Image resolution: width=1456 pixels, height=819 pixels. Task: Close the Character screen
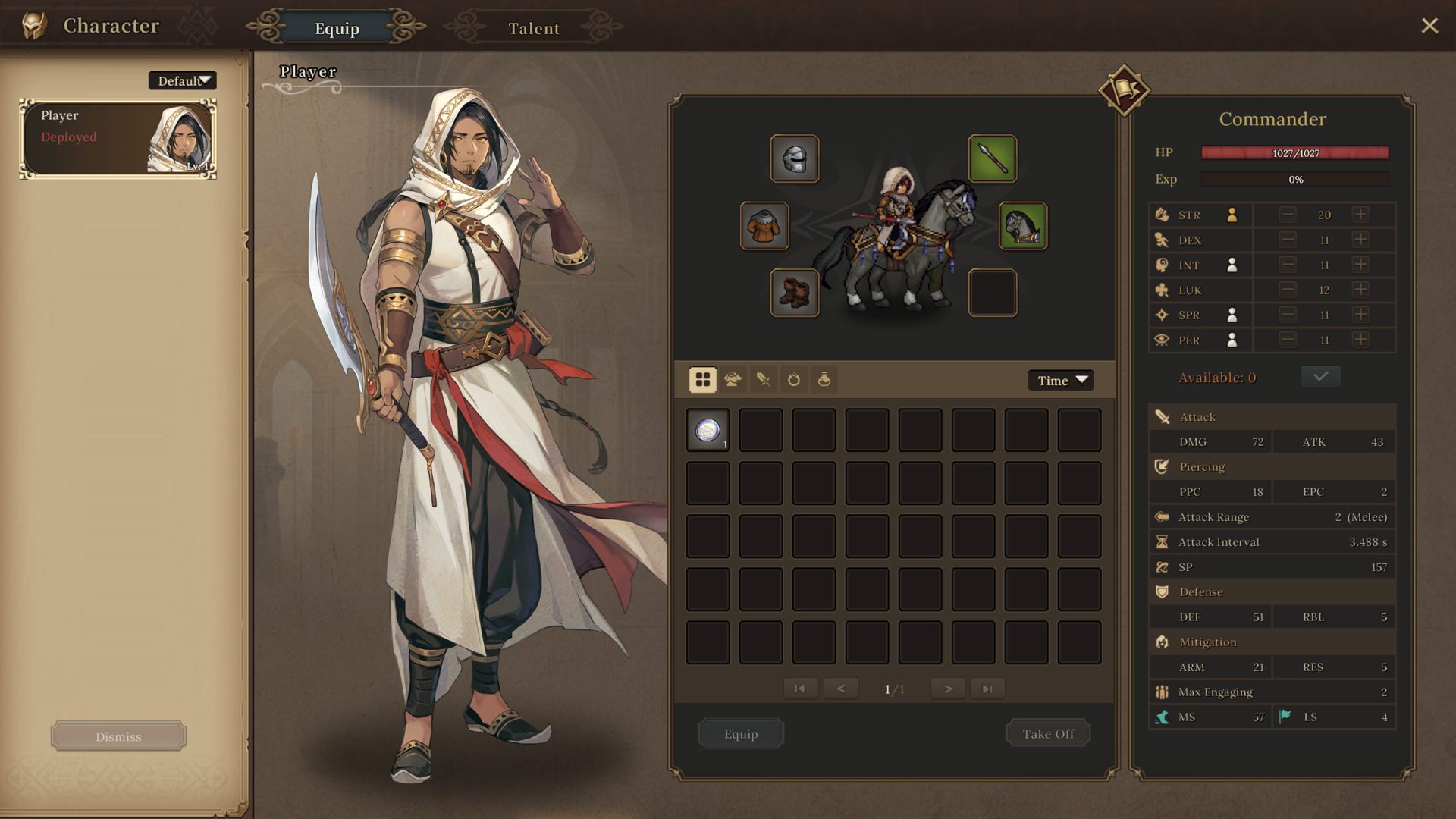[1429, 26]
